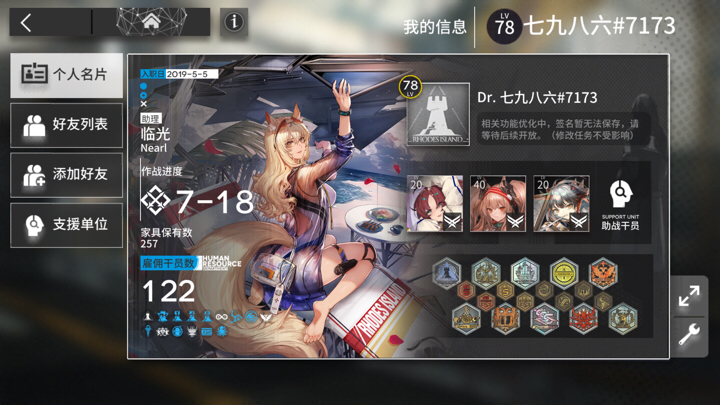
Task: Open the 好友列表 friends list
Action: (x=67, y=125)
